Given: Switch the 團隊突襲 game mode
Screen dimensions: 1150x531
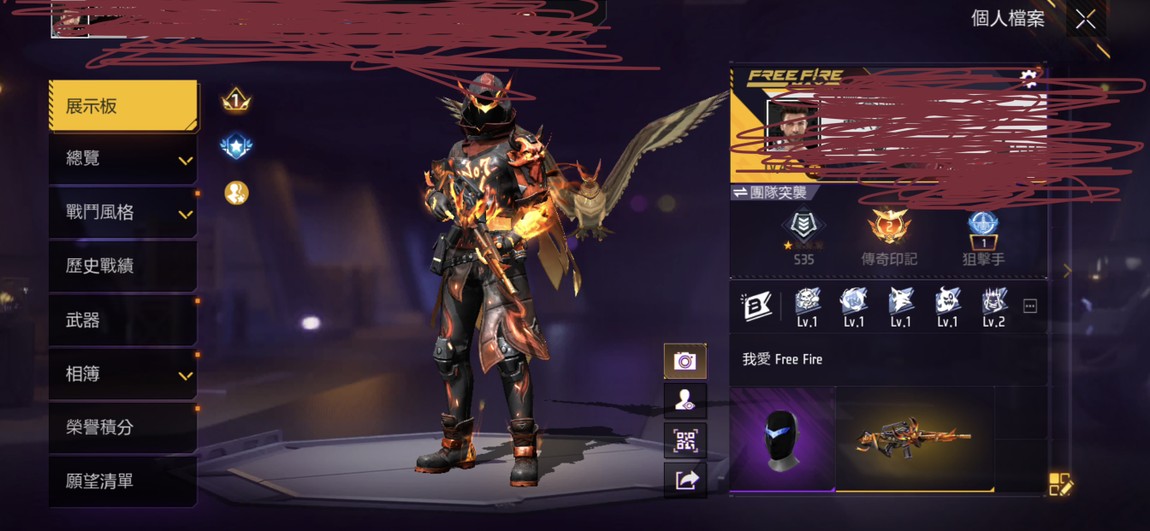Looking at the screenshot, I should point(770,192).
